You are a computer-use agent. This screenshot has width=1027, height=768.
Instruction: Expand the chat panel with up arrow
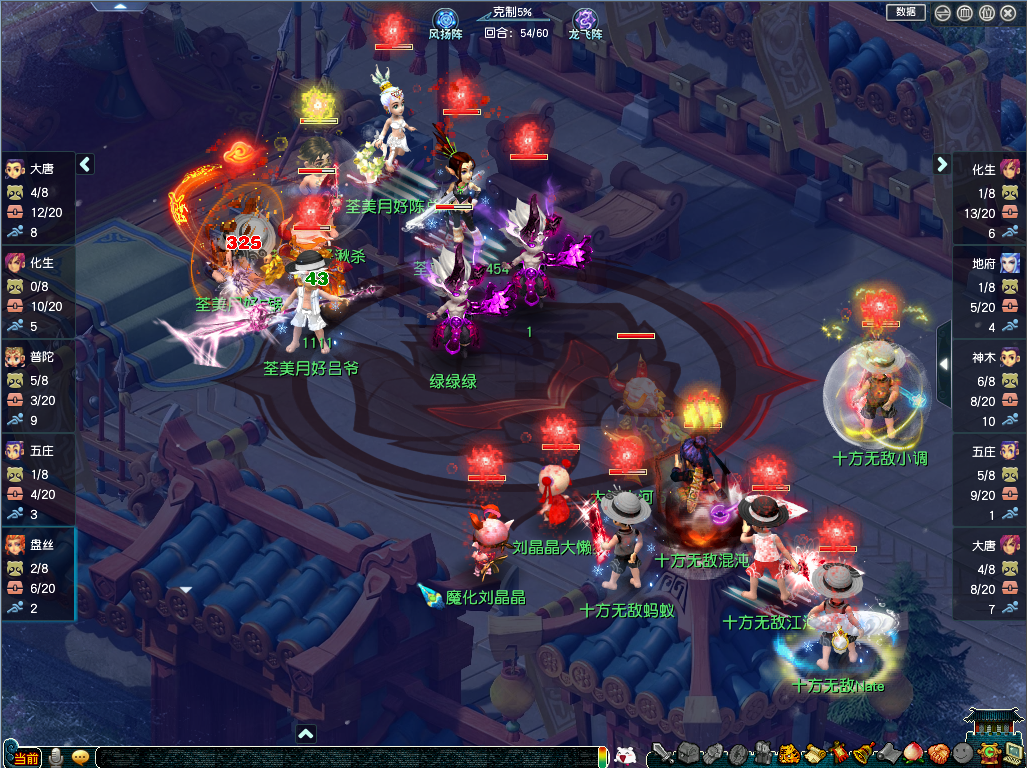click(306, 733)
